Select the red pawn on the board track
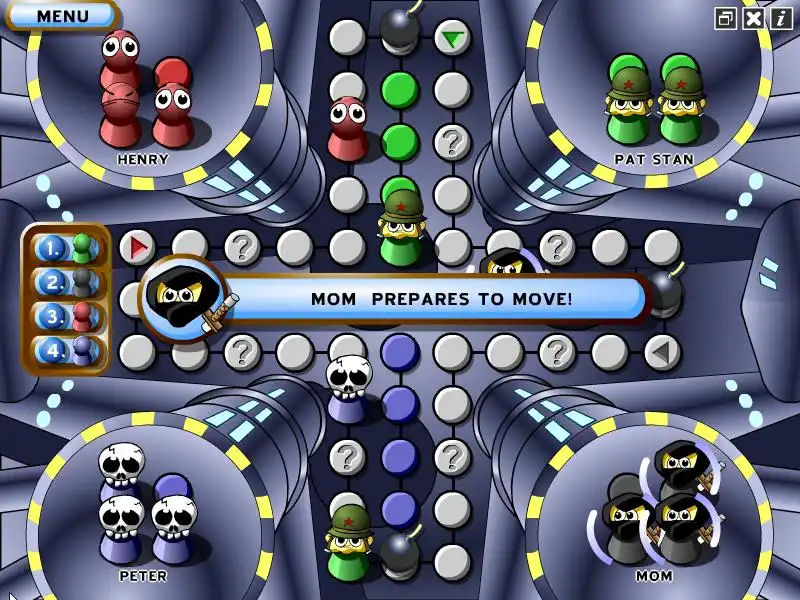This screenshot has height=600, width=800. pyautogui.click(x=347, y=128)
